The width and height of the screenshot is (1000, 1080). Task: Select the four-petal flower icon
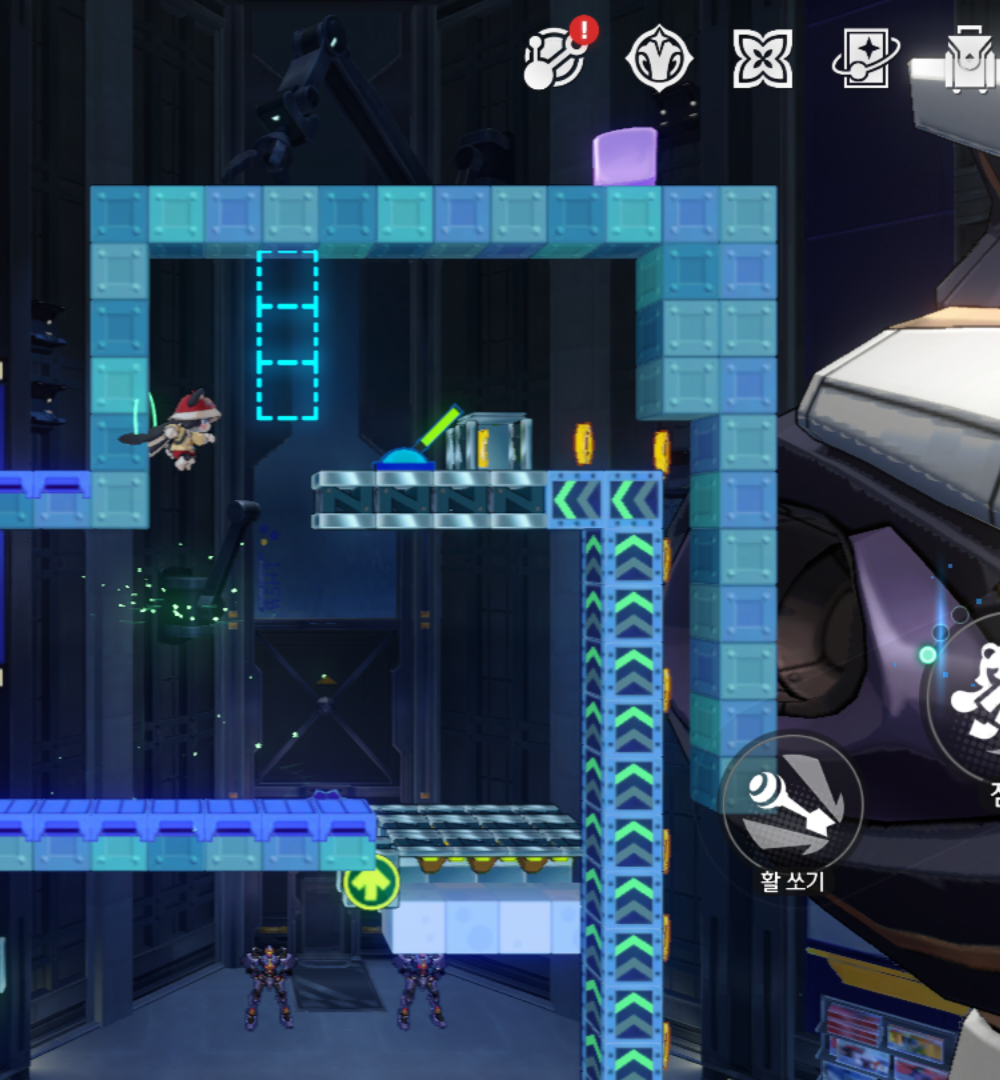762,58
